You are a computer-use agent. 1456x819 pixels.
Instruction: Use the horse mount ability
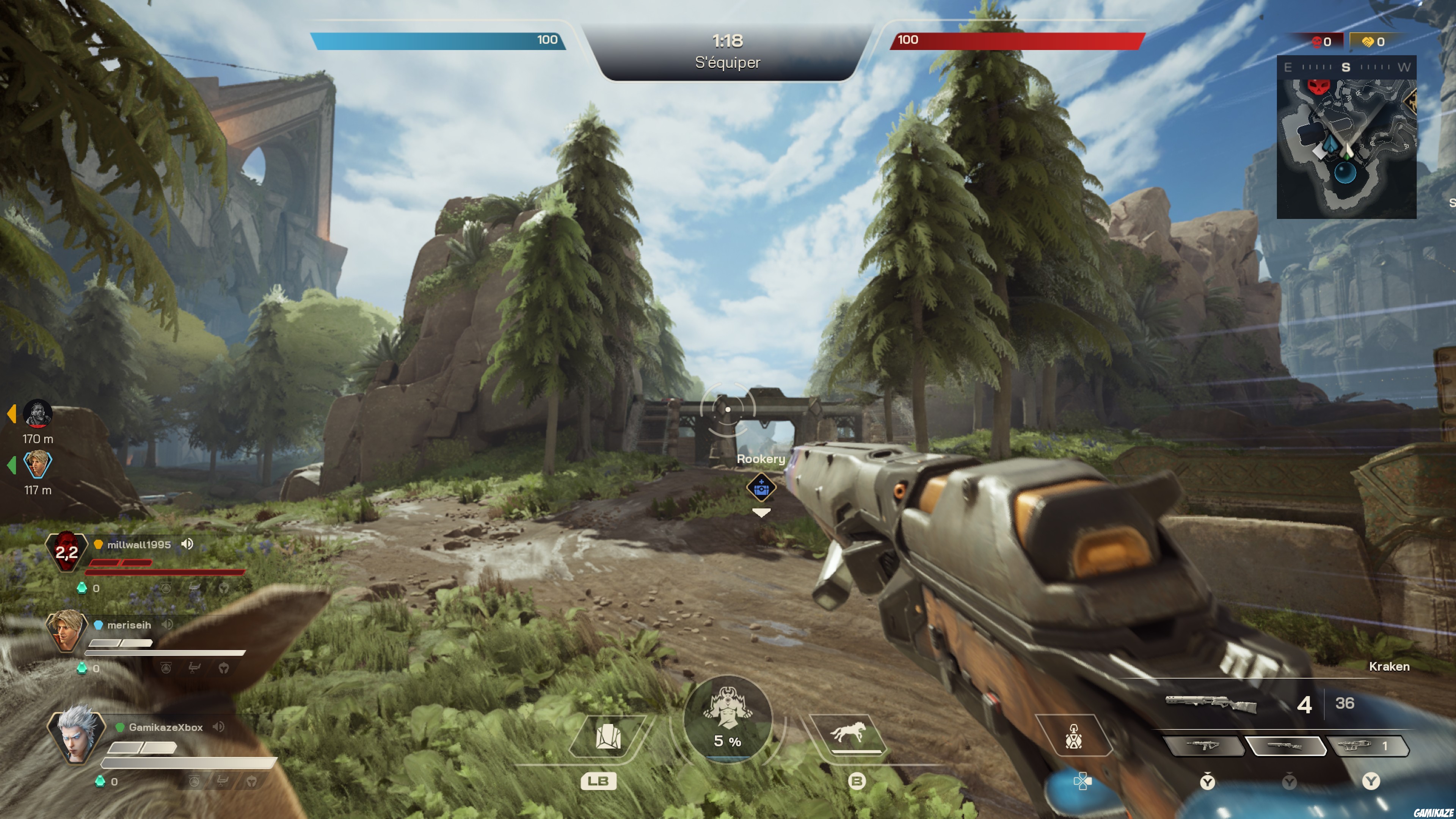coord(847,734)
